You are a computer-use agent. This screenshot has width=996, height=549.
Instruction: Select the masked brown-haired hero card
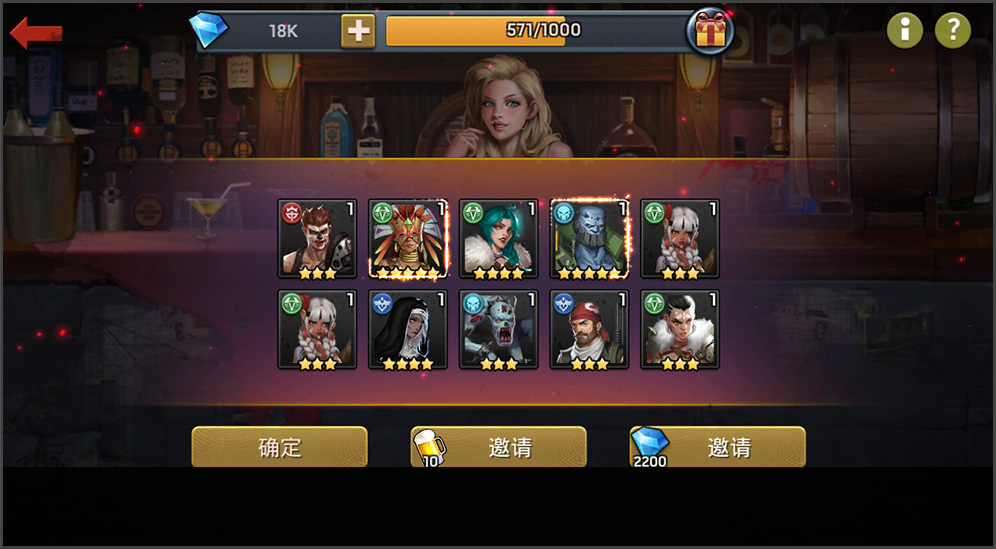pyautogui.click(x=317, y=239)
